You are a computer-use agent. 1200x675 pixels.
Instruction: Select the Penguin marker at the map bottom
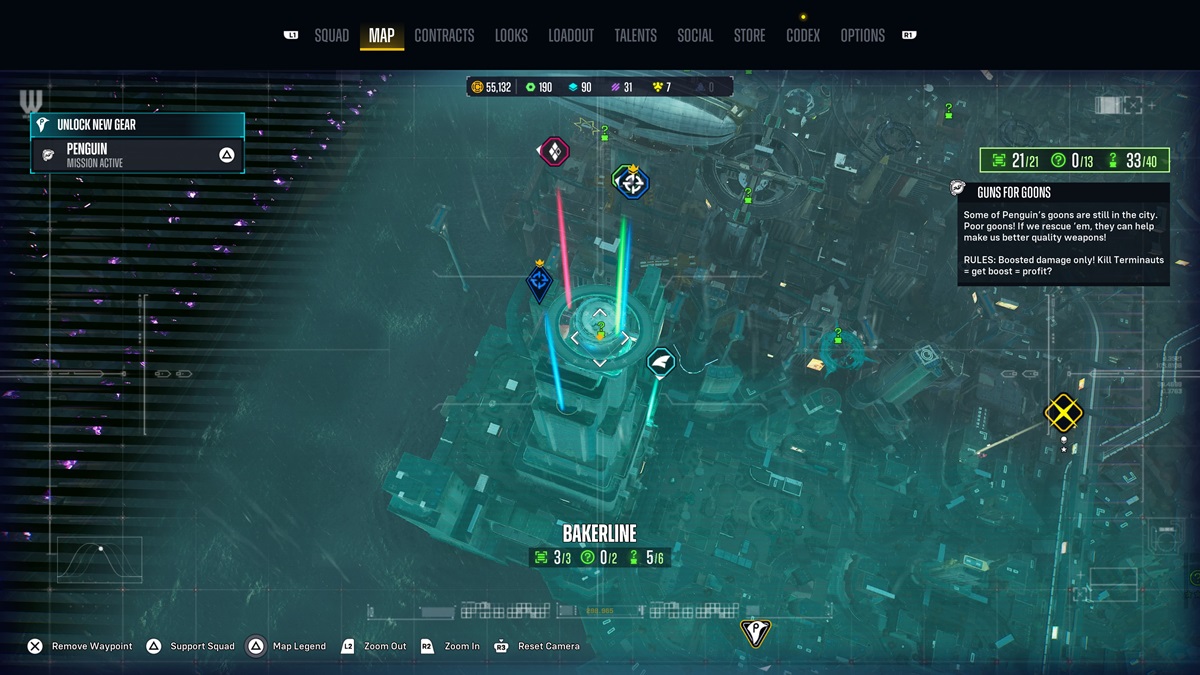coord(754,632)
